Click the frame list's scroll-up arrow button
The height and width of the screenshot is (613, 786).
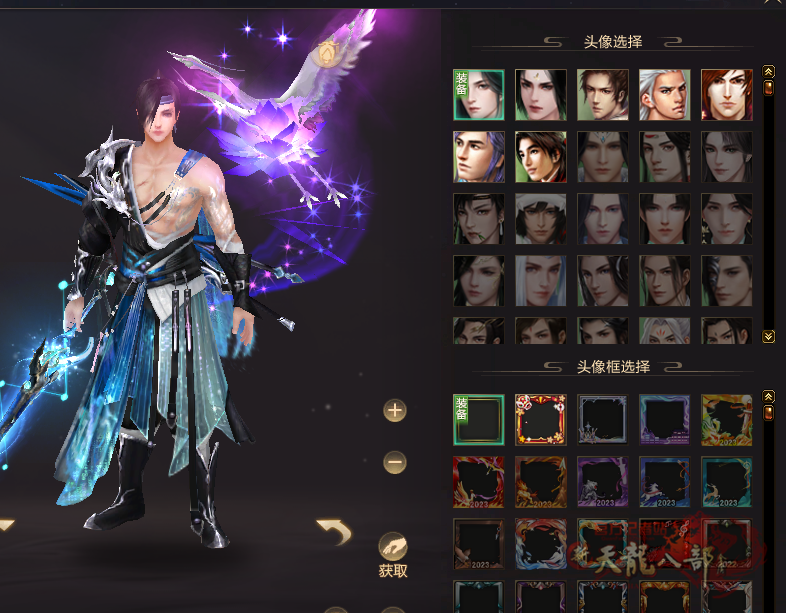(769, 397)
